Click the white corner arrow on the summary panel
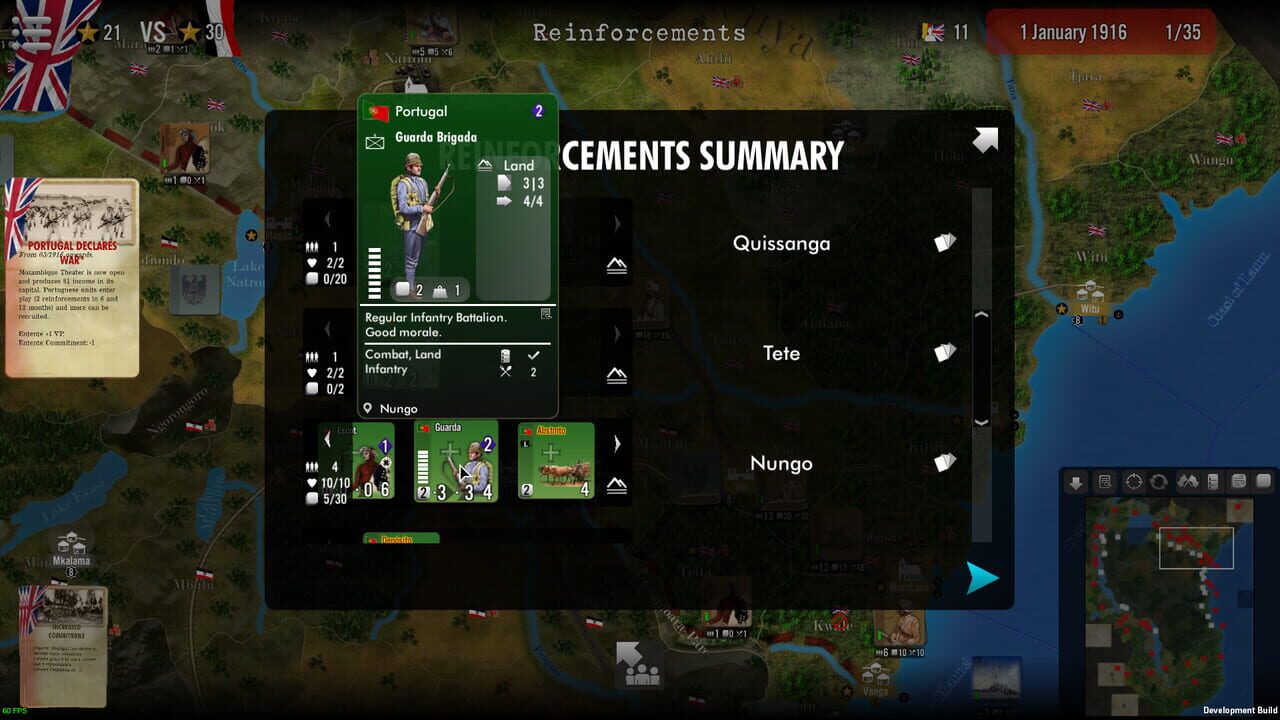Image resolution: width=1280 pixels, height=720 pixels. pyautogui.click(x=985, y=140)
